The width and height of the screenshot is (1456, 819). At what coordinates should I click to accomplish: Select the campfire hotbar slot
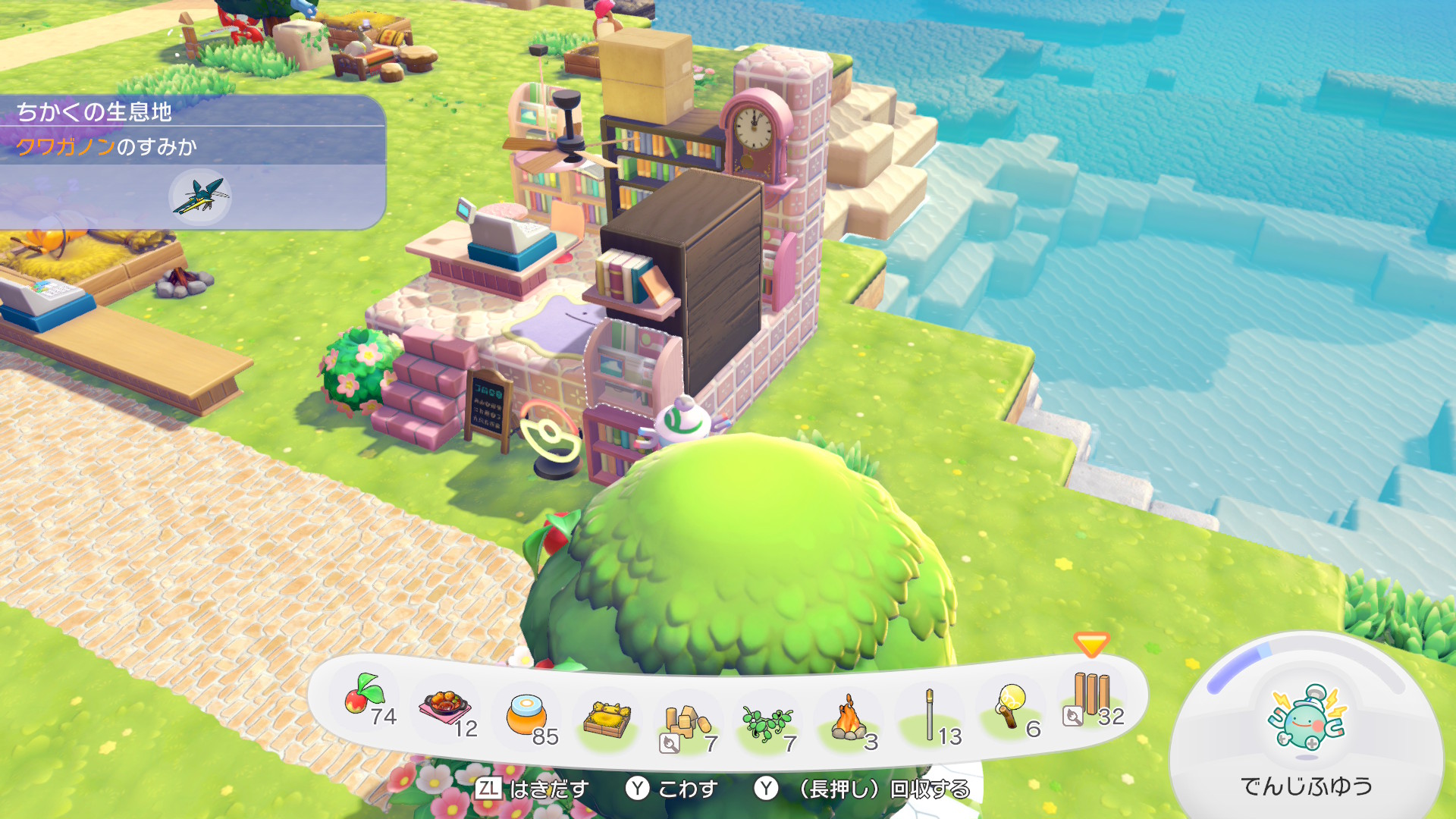pyautogui.click(x=849, y=719)
